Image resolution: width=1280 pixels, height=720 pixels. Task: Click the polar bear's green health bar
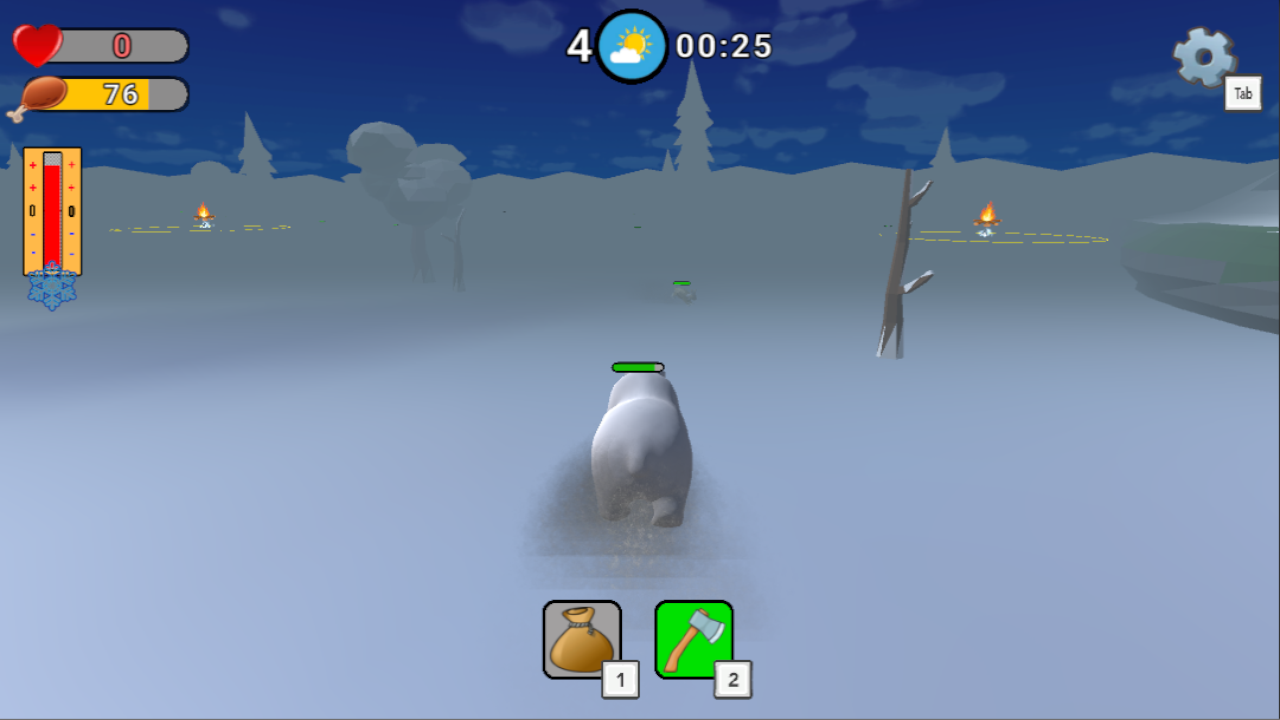coord(637,367)
